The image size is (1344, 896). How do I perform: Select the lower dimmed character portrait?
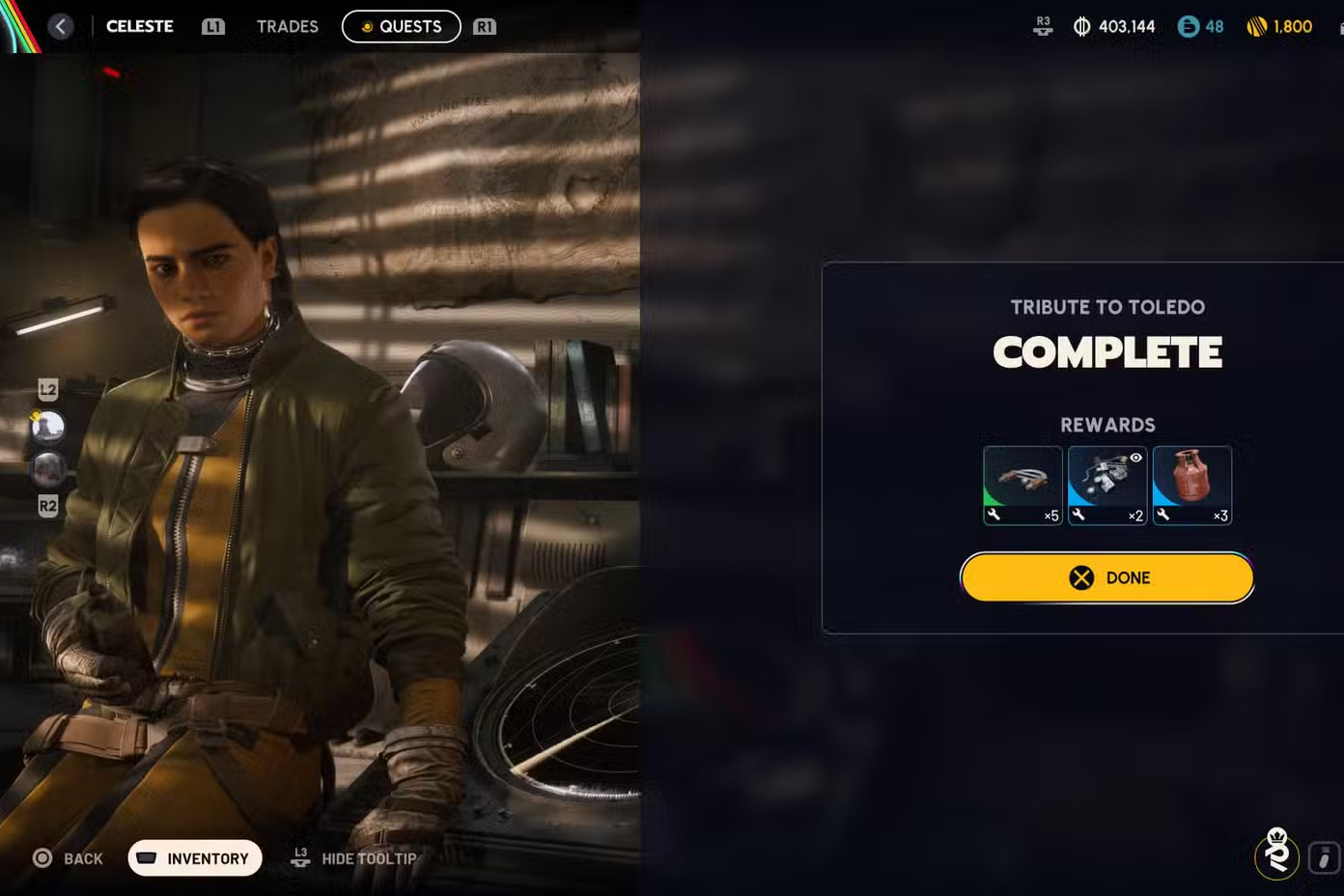[x=48, y=469]
